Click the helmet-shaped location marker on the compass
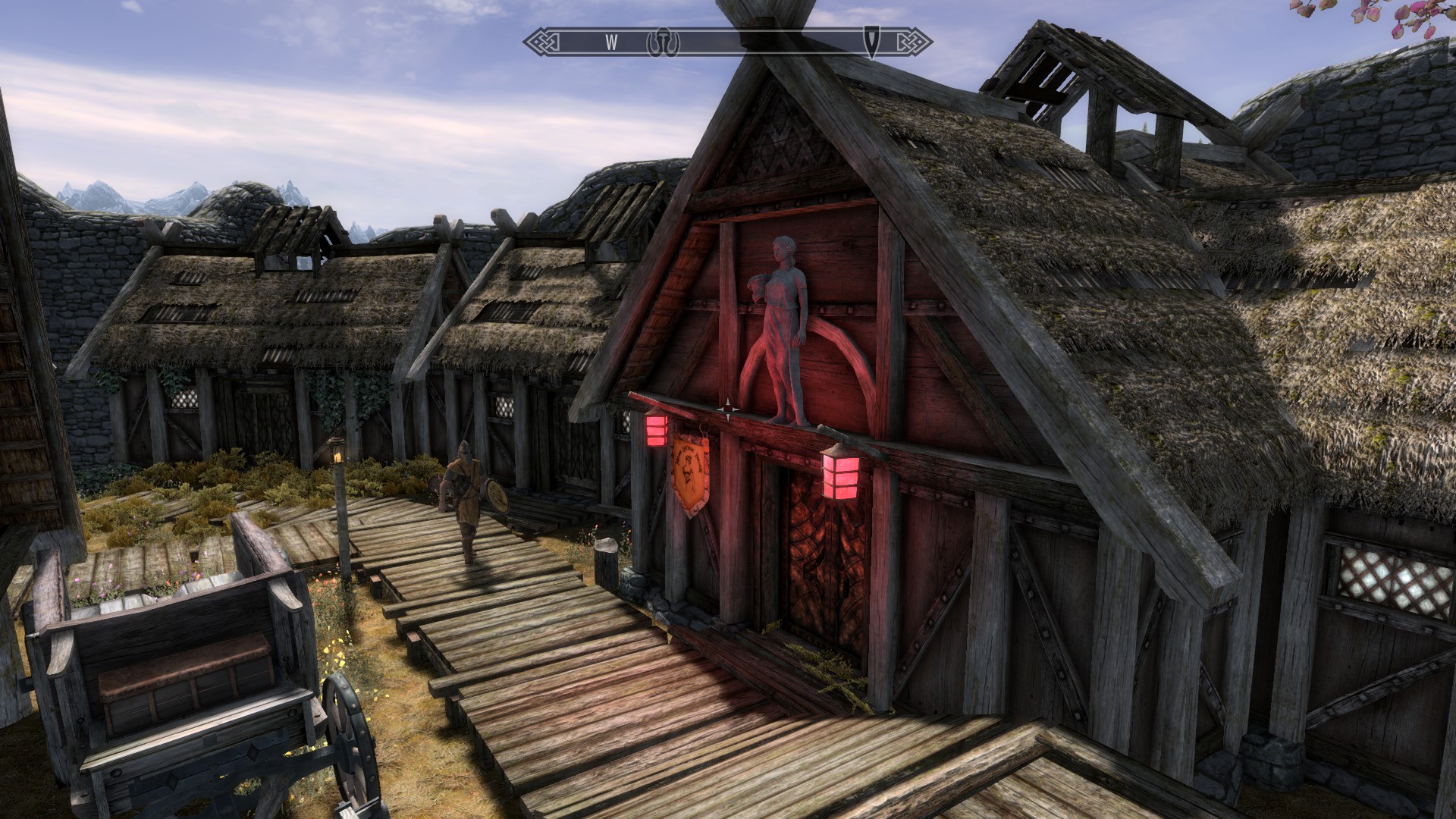The image size is (1456, 819). pyautogui.click(x=663, y=42)
